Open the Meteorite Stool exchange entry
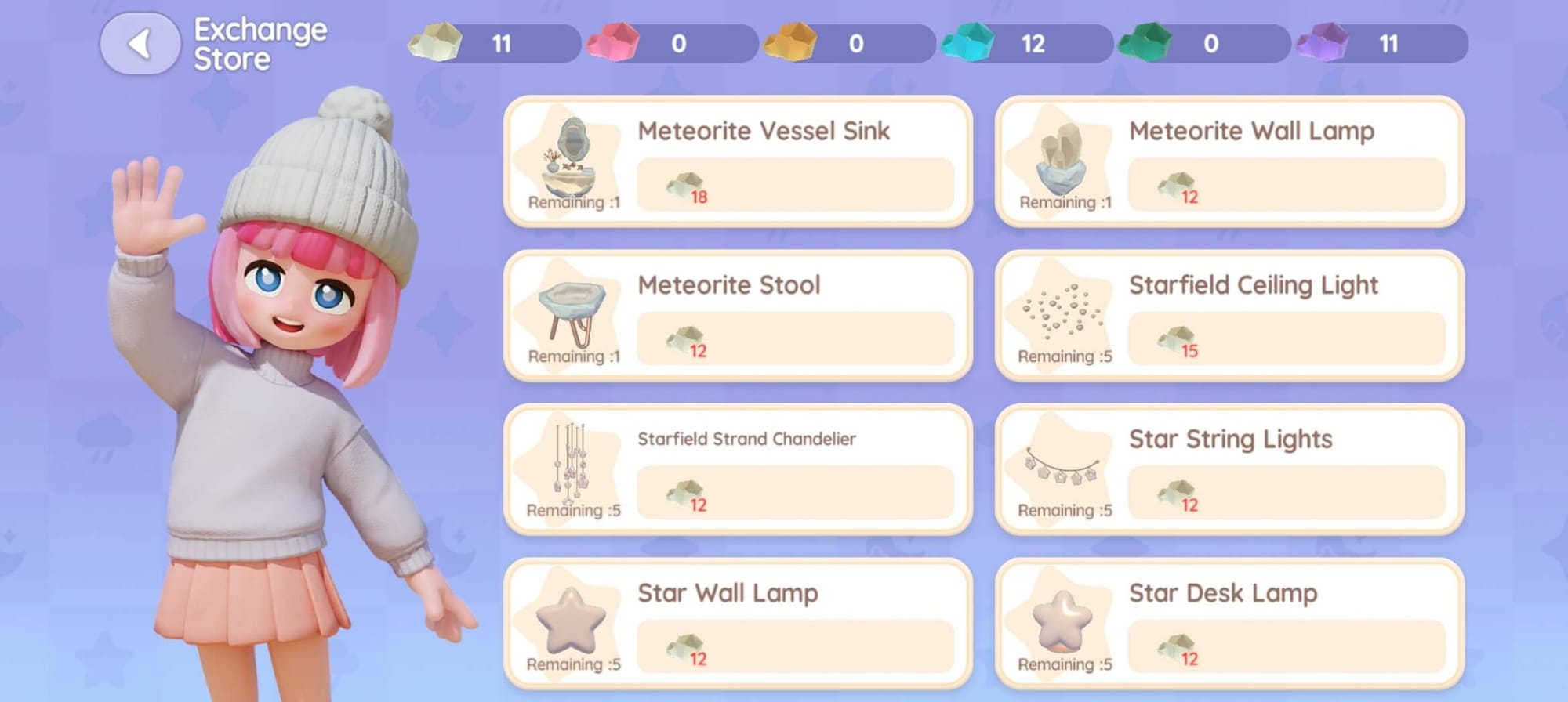 [x=738, y=316]
